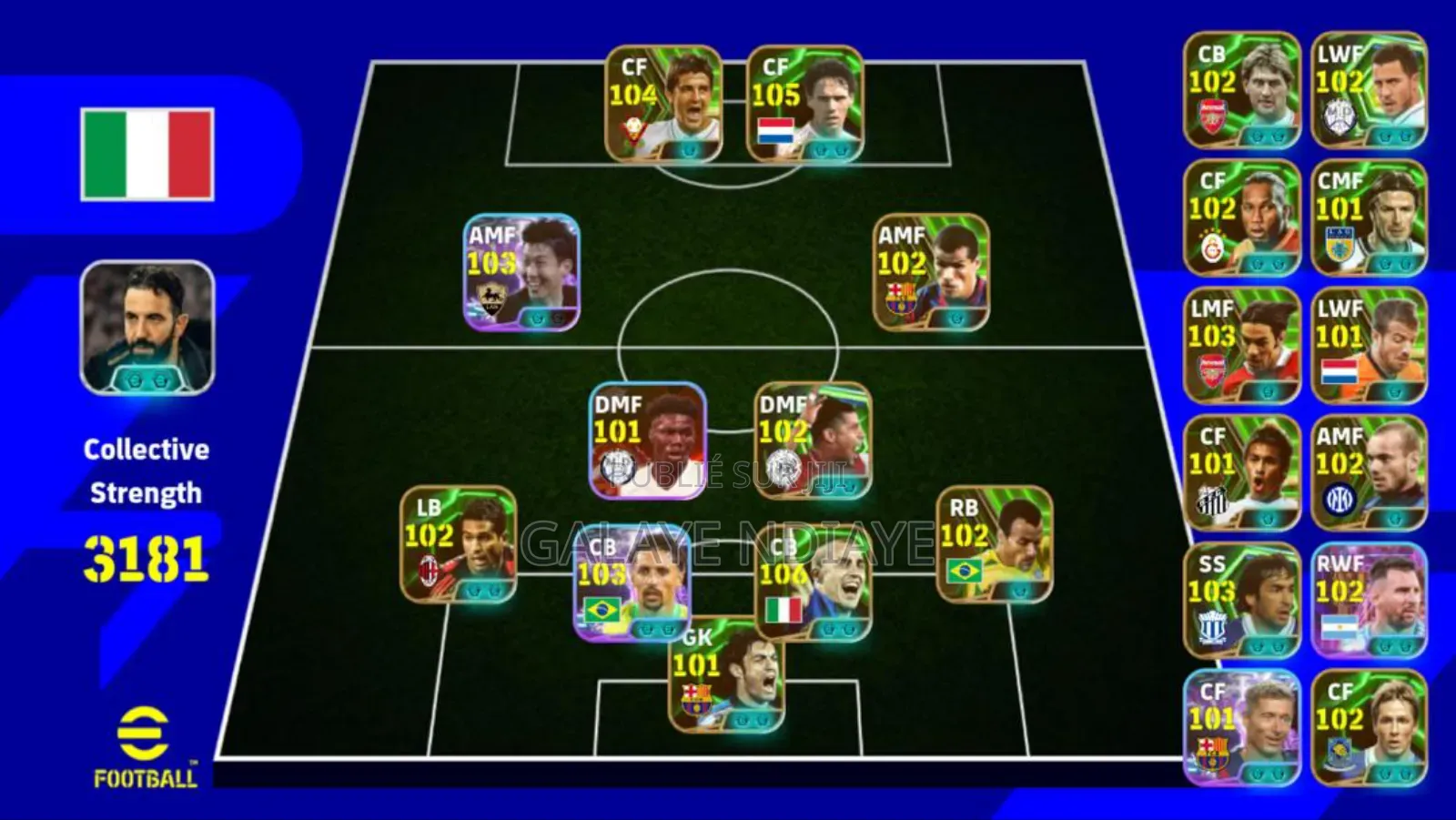Image resolution: width=1456 pixels, height=820 pixels.
Task: Select the DMF 102 player card
Action: pos(813,440)
